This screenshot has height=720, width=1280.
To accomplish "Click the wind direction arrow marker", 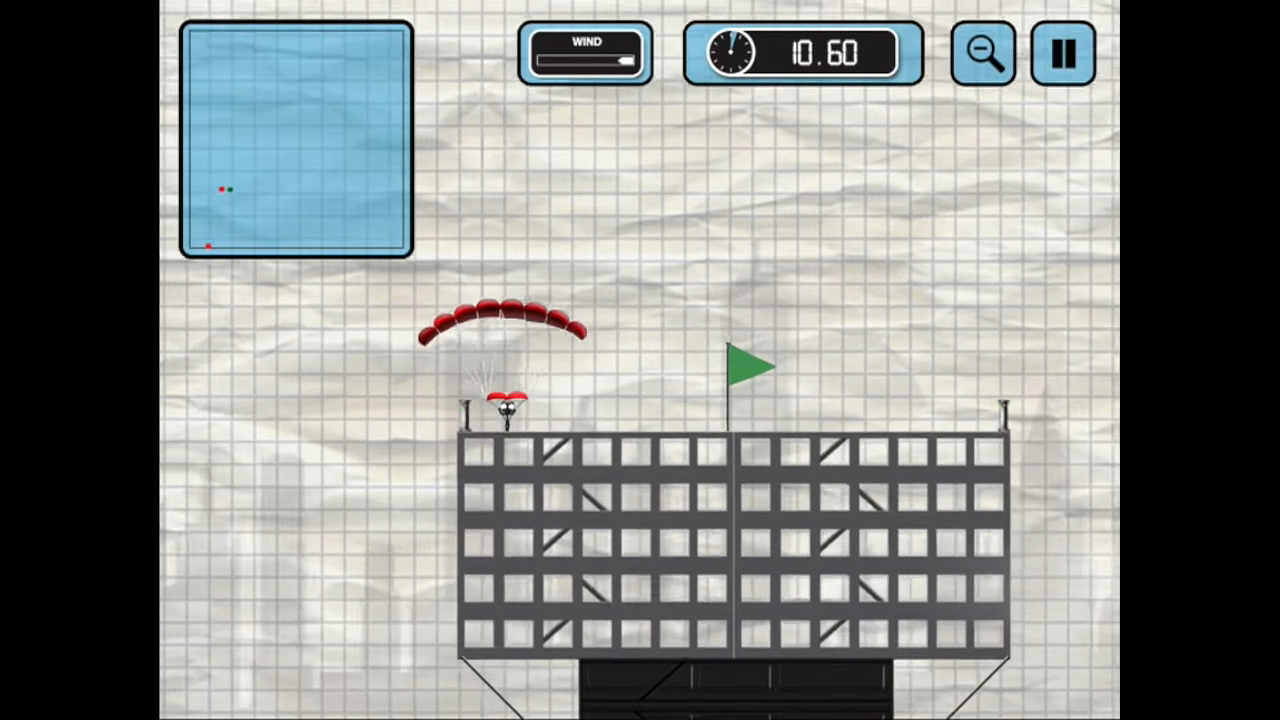I will (x=627, y=60).
